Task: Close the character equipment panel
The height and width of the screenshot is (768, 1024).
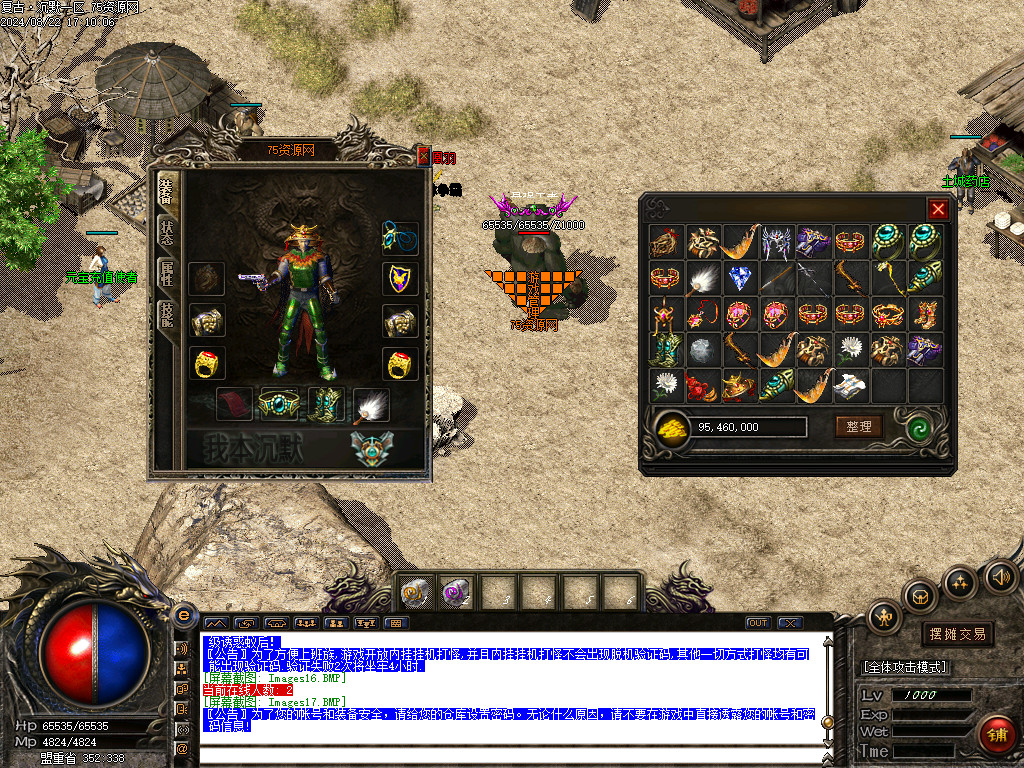Action: (x=423, y=155)
